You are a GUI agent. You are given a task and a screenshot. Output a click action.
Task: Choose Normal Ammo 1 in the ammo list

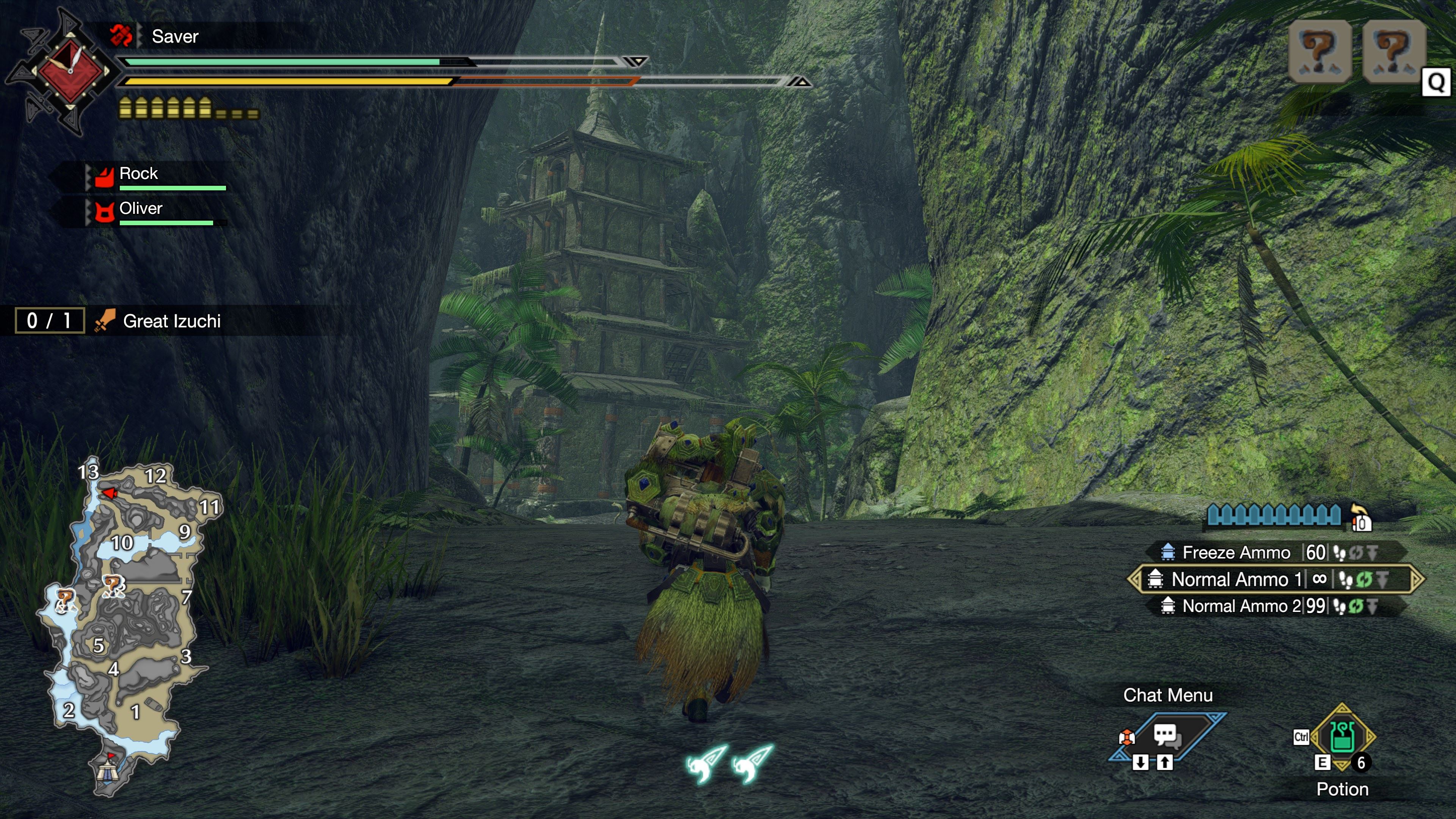1236,579
